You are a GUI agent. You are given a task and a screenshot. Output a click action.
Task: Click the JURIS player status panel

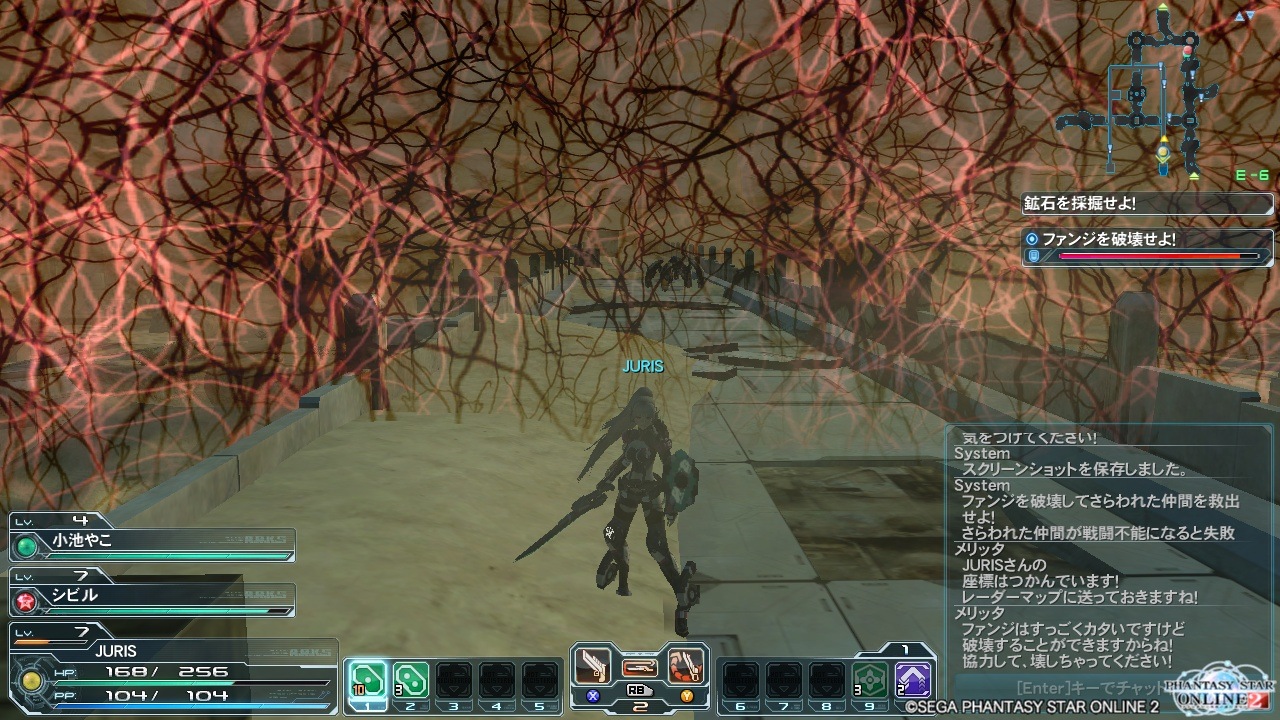pos(170,672)
